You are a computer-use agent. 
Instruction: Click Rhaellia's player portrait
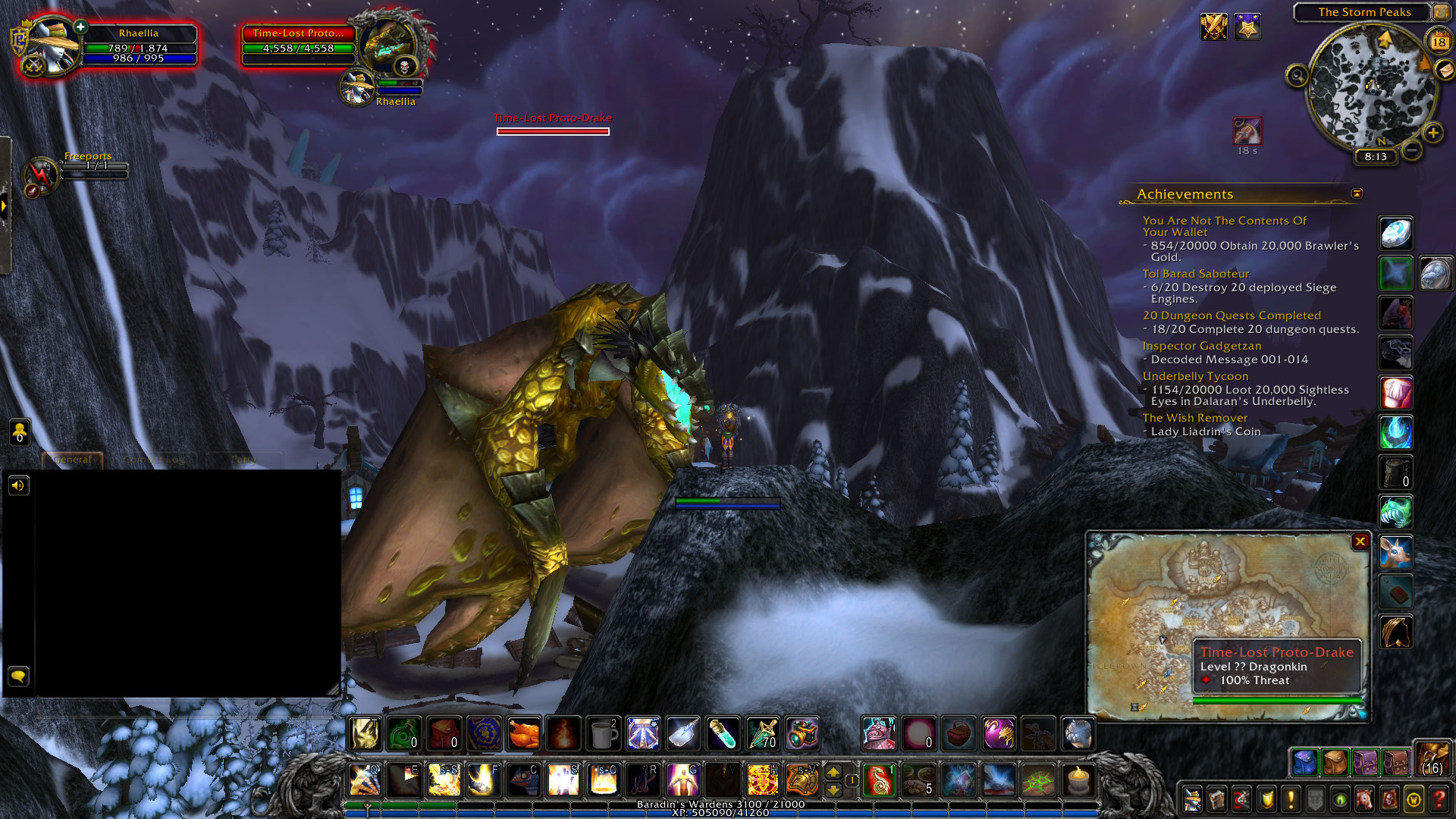pyautogui.click(x=53, y=45)
